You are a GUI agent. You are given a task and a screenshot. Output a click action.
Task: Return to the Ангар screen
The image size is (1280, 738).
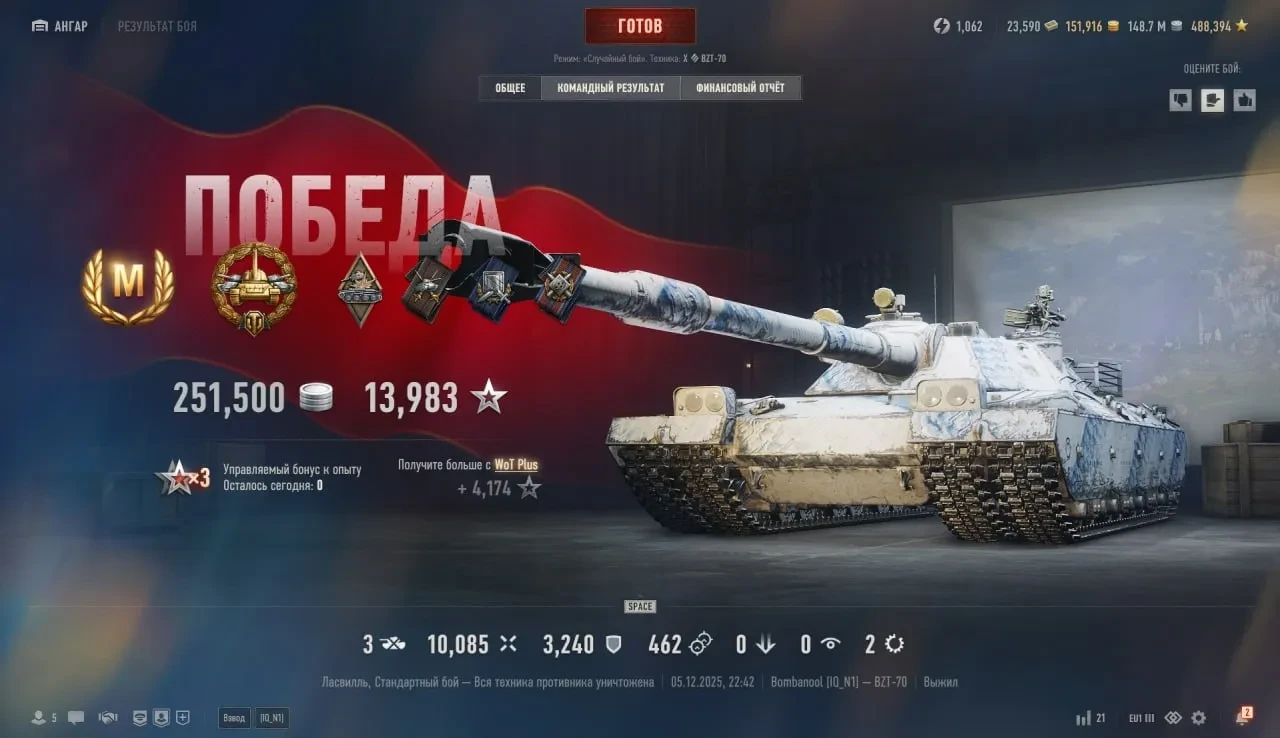tap(60, 26)
